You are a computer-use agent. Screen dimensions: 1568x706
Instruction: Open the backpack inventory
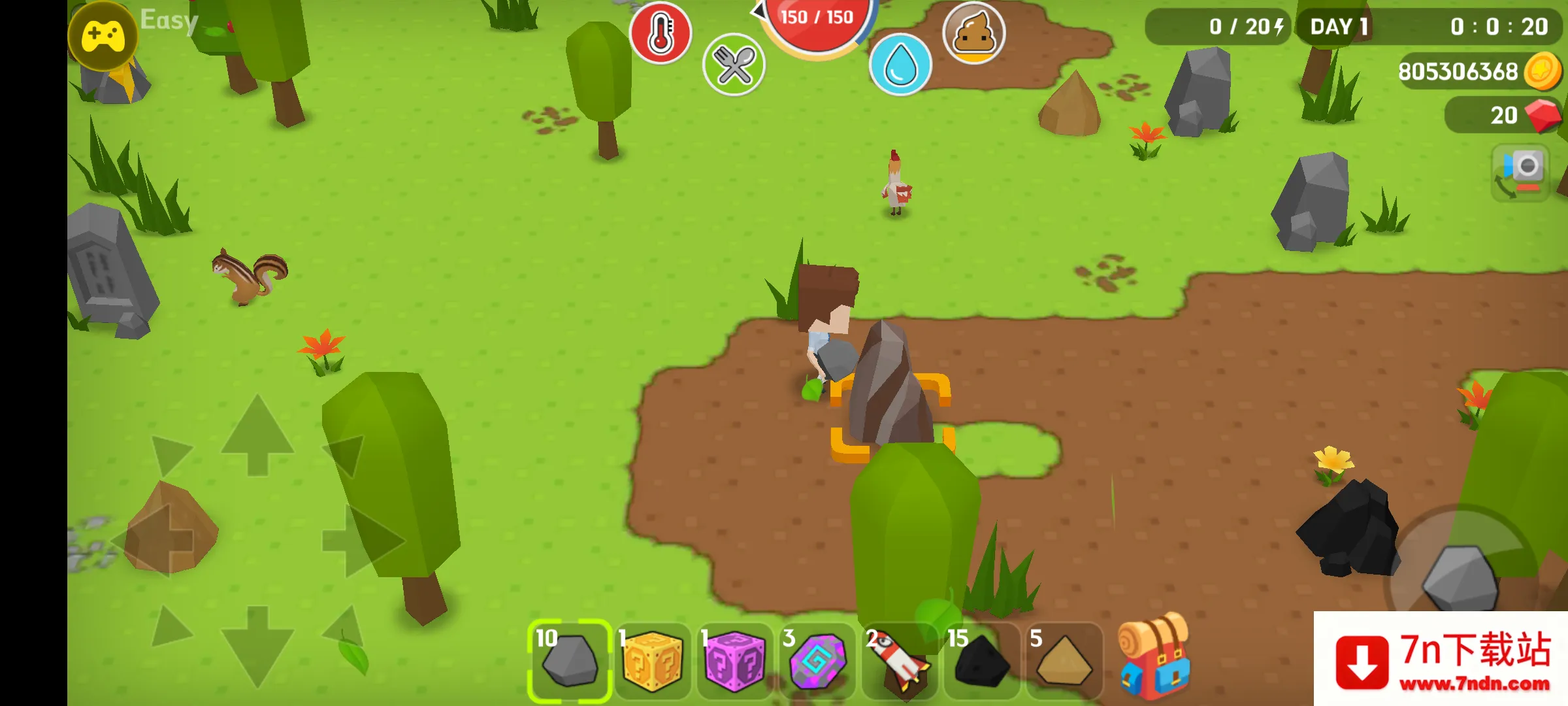point(1154,656)
